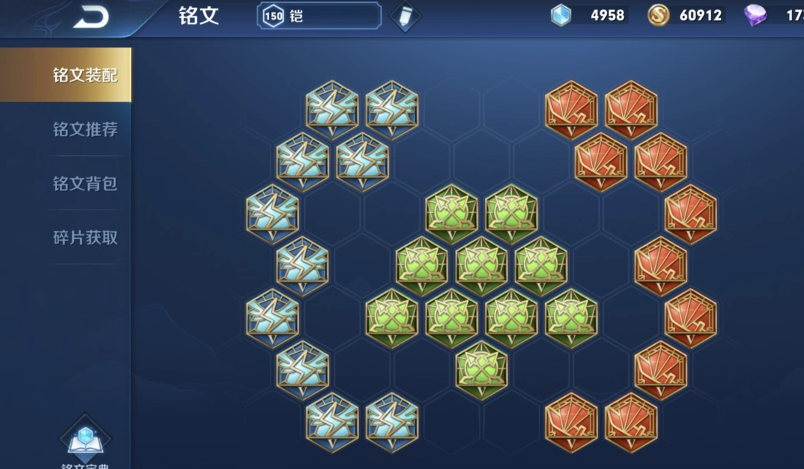Click the blue rune fragment currency icon
804x469 pixels.
click(562, 15)
